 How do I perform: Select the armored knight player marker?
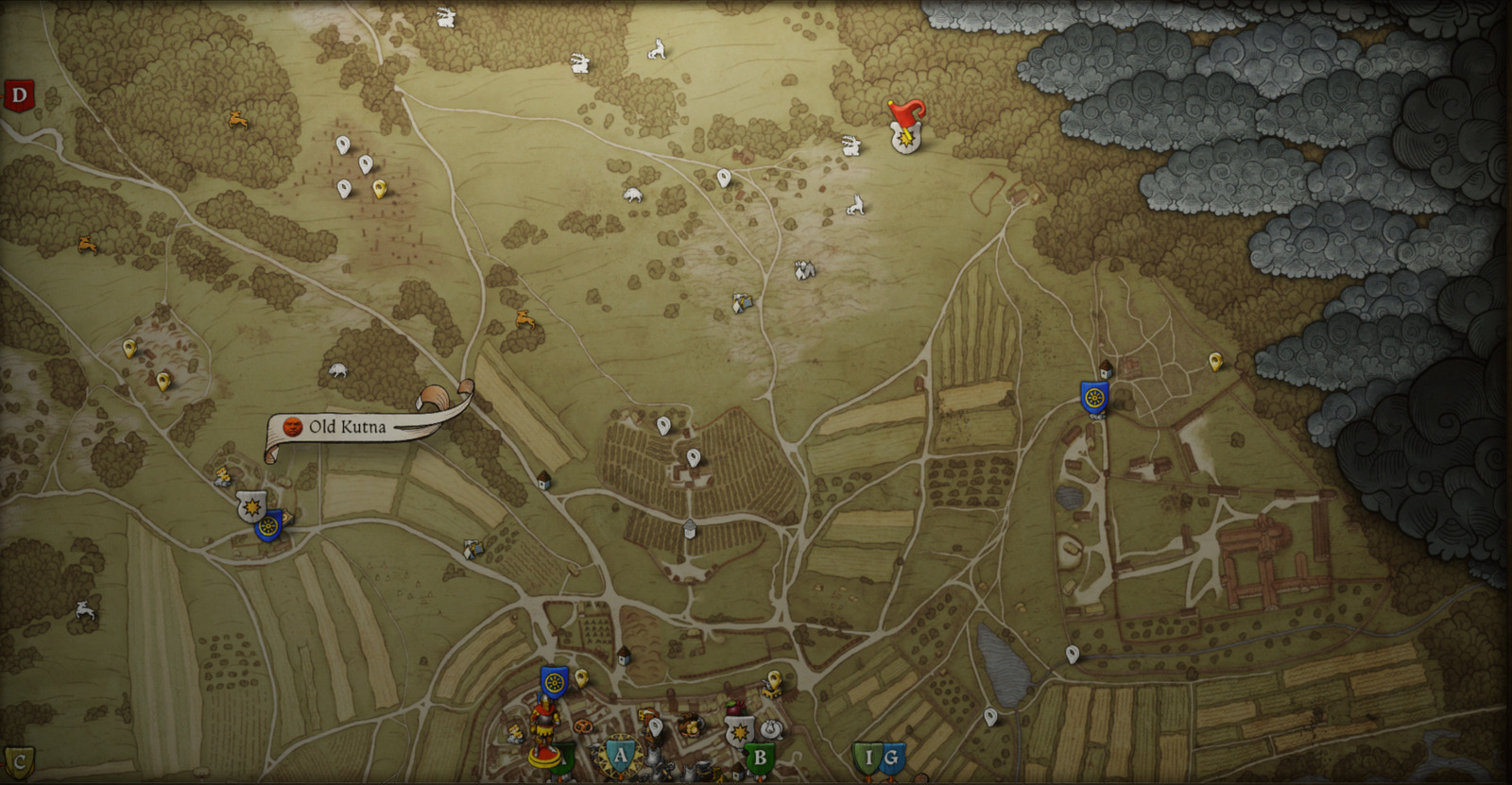(542, 732)
